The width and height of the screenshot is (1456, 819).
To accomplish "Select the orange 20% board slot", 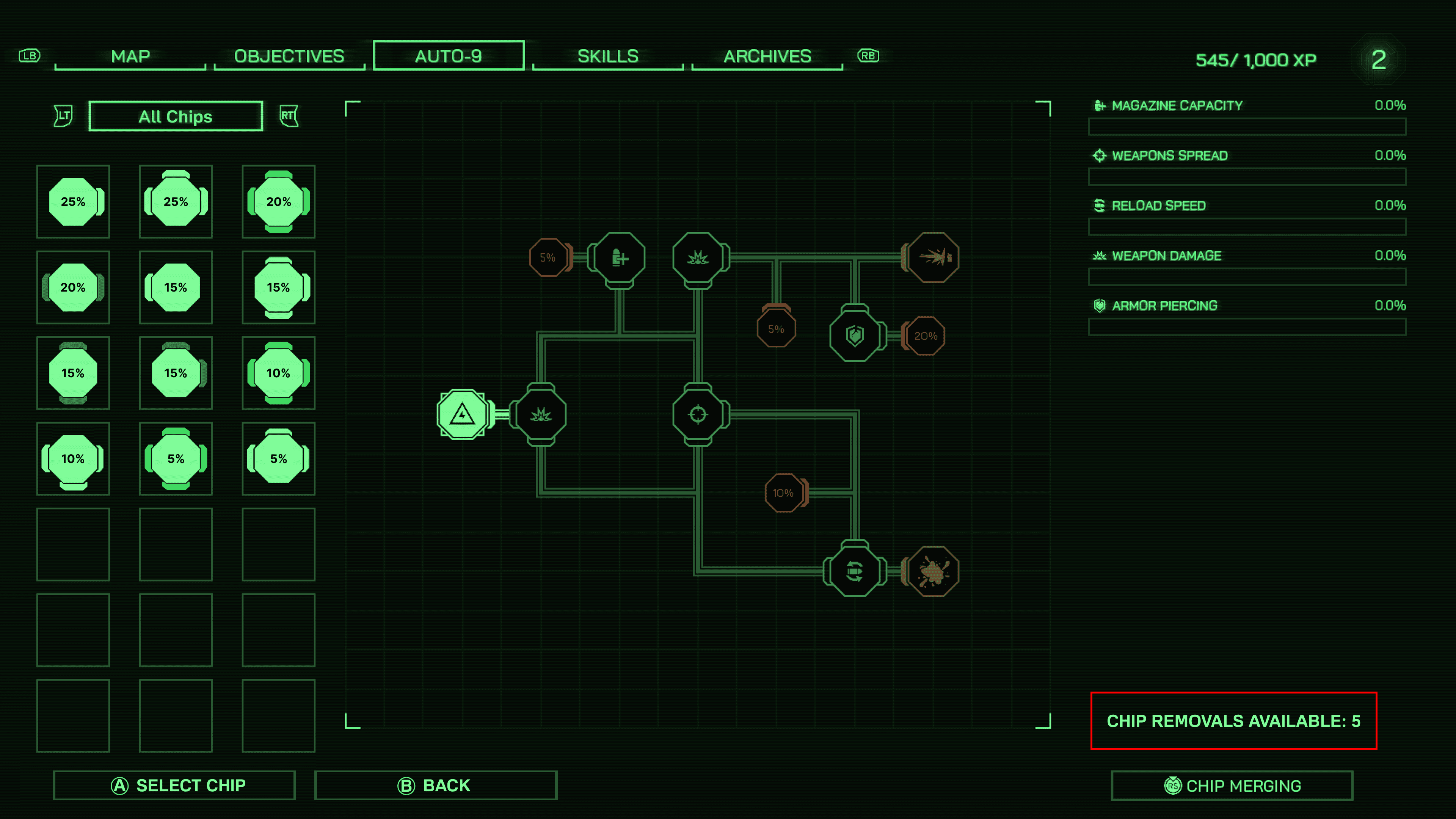I will pyautogui.click(x=925, y=336).
